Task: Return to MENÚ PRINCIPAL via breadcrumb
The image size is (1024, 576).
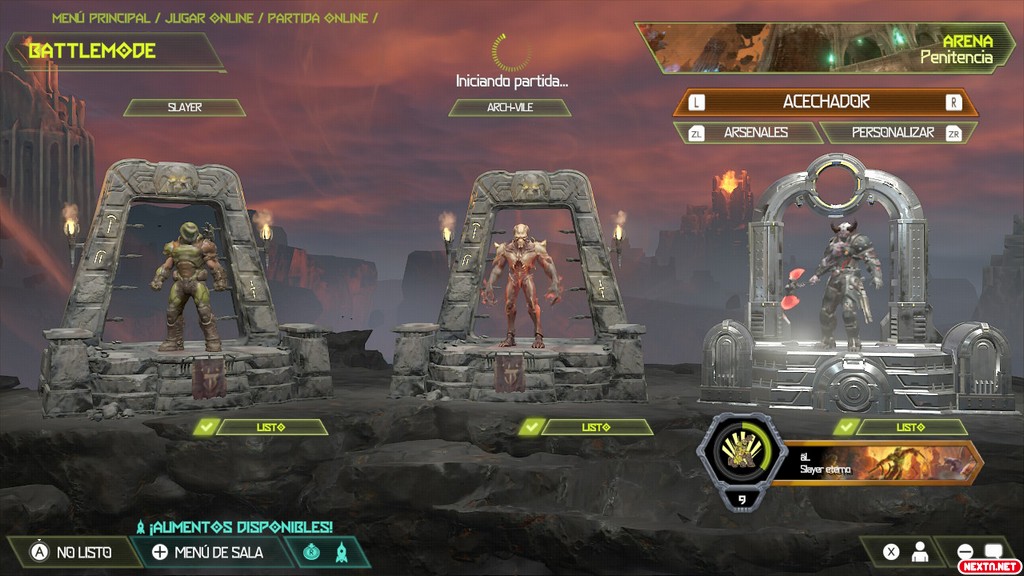Action: 103,18
